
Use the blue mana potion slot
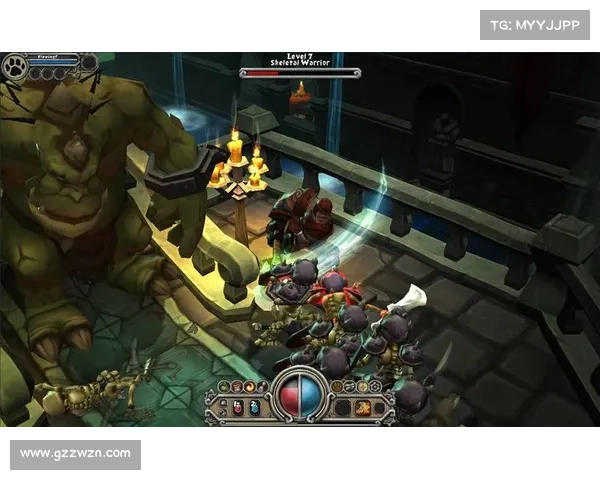pyautogui.click(x=254, y=407)
